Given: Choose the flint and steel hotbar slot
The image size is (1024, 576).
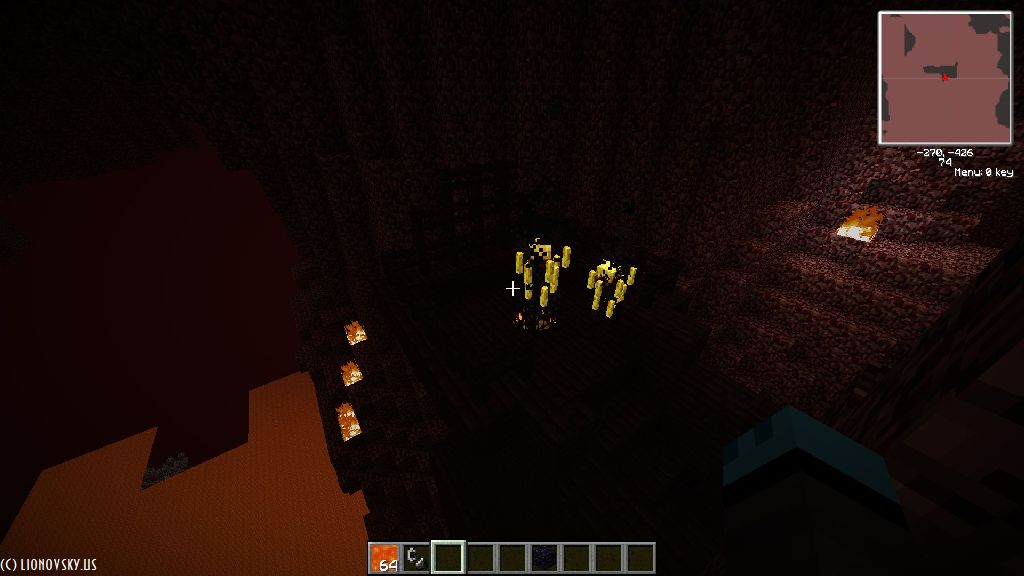Looking at the screenshot, I should pyautogui.click(x=416, y=557).
